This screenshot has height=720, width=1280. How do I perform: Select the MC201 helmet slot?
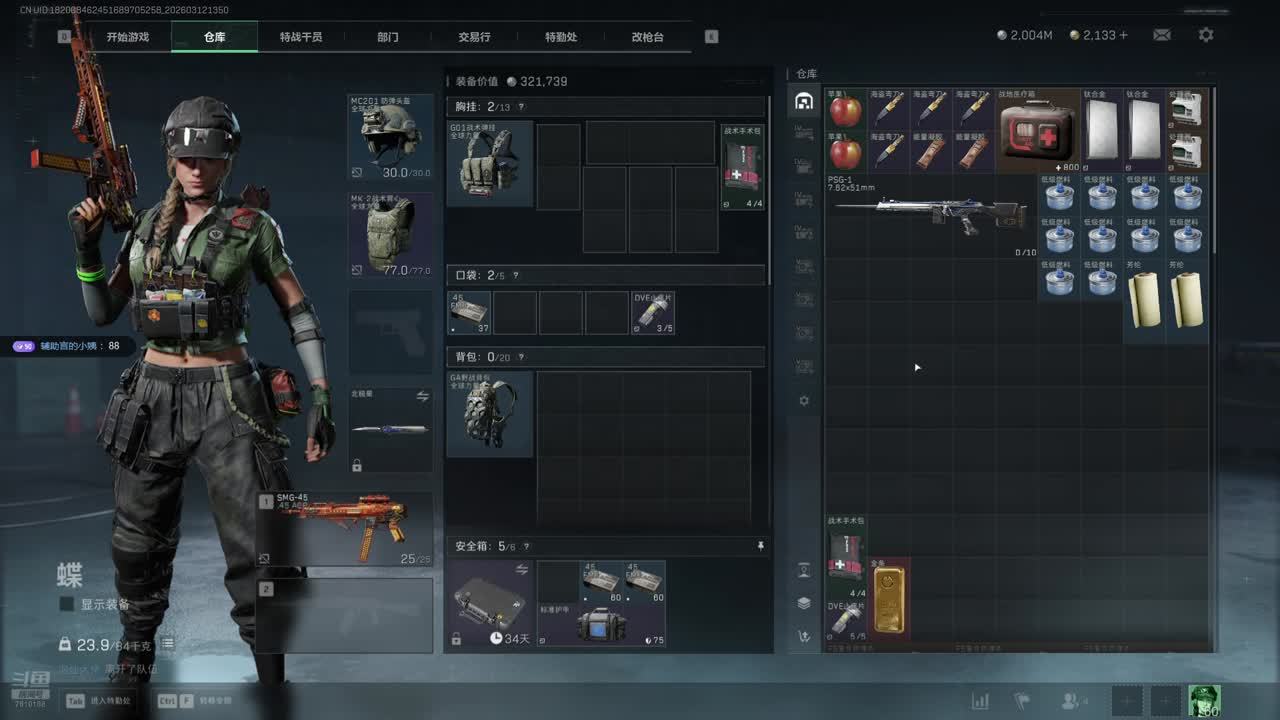coord(390,137)
